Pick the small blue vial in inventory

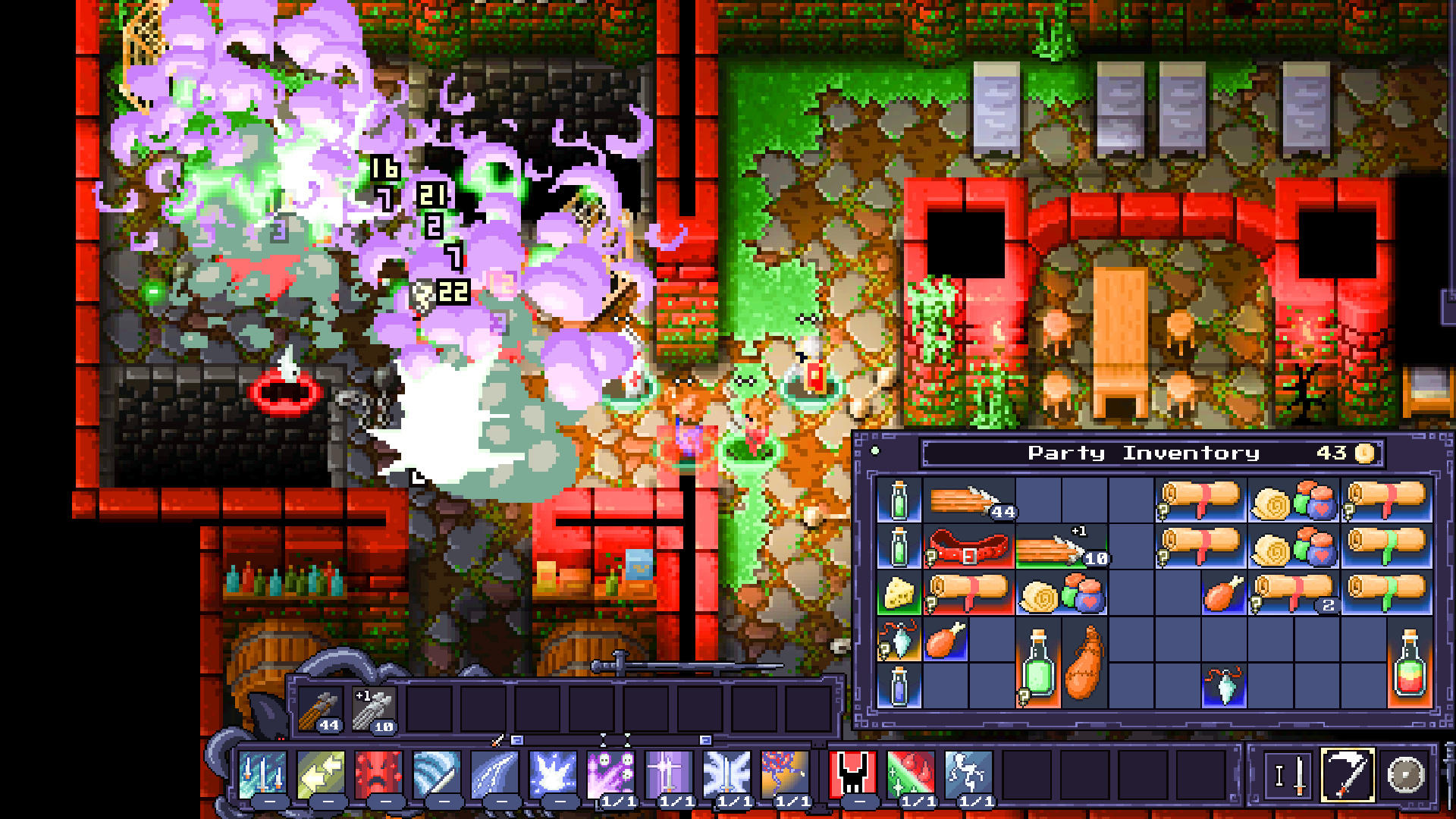point(899,686)
